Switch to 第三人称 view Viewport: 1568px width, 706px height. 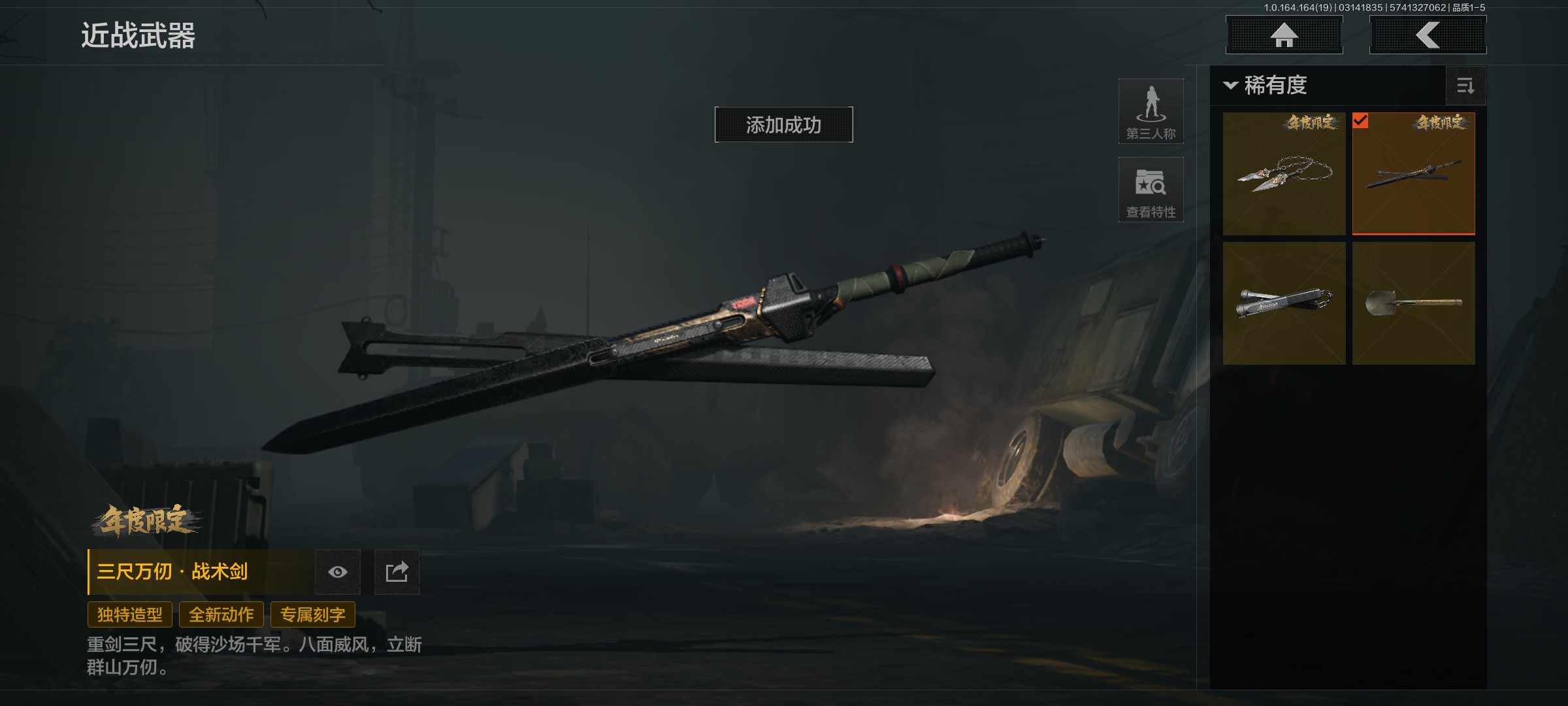[x=1151, y=112]
